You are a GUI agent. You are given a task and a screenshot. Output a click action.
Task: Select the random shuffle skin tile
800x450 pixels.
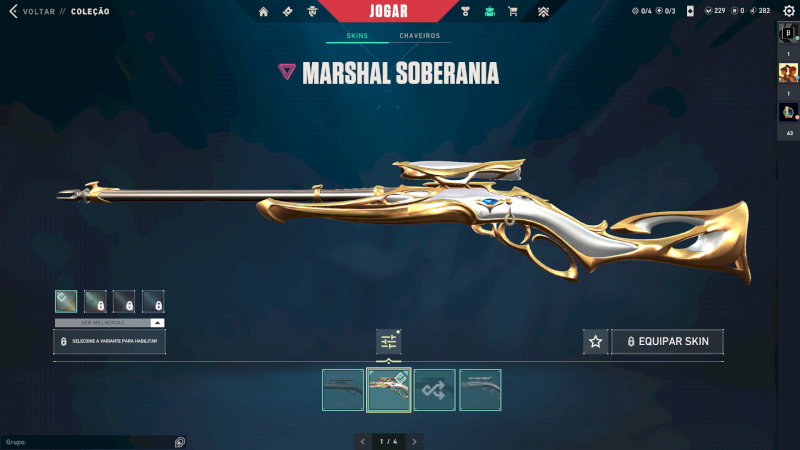[435, 390]
